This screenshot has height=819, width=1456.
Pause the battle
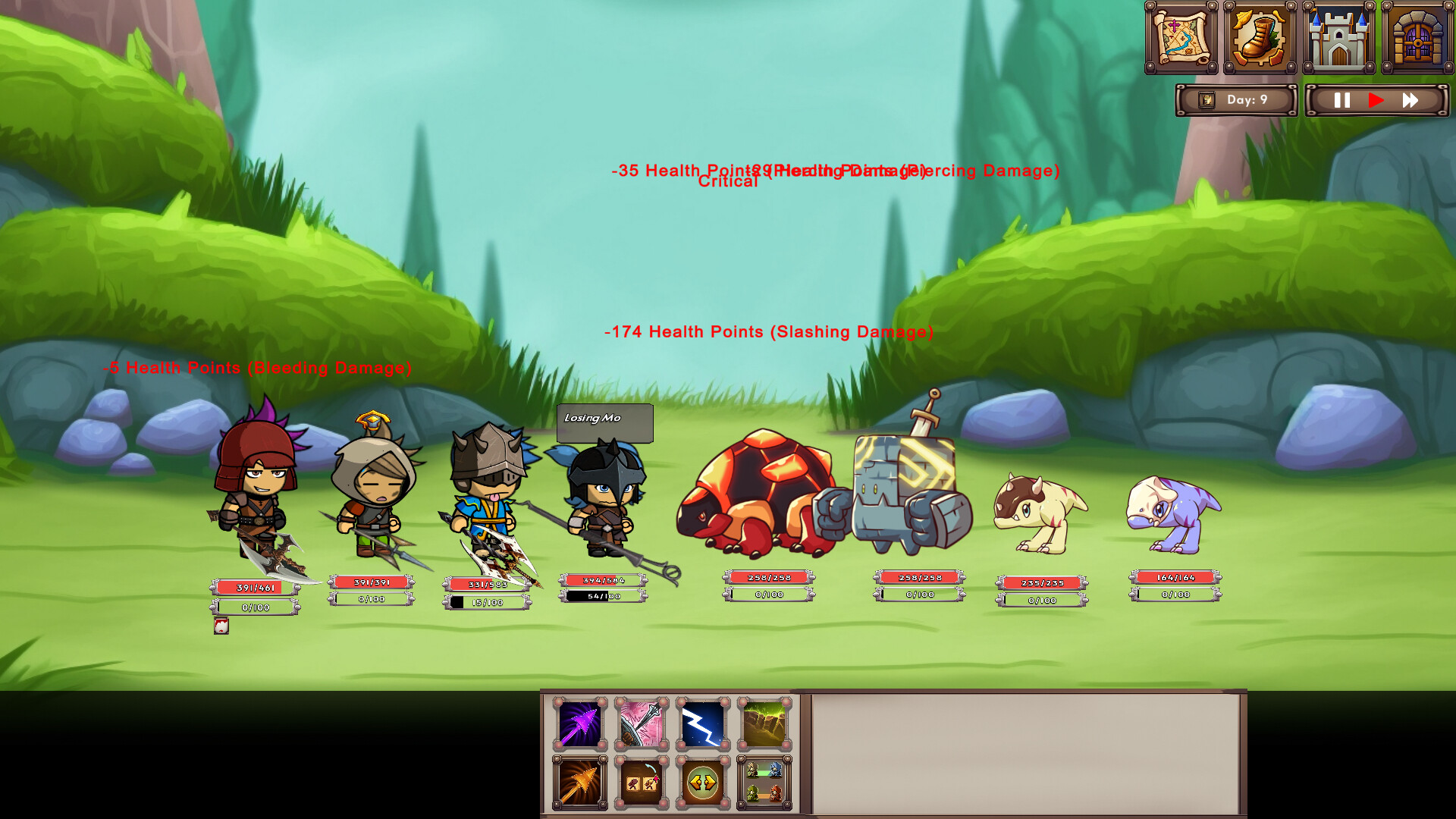point(1341,99)
